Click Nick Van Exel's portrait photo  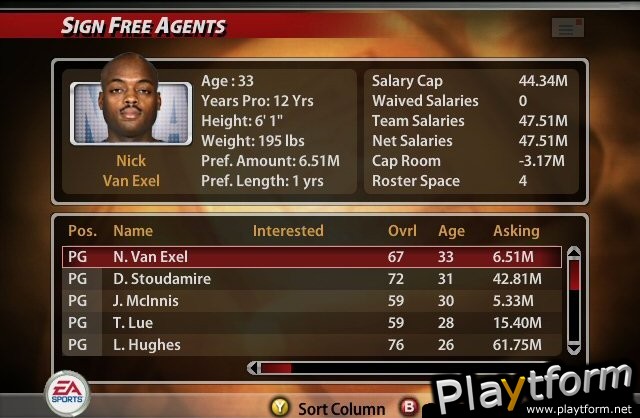(131, 112)
